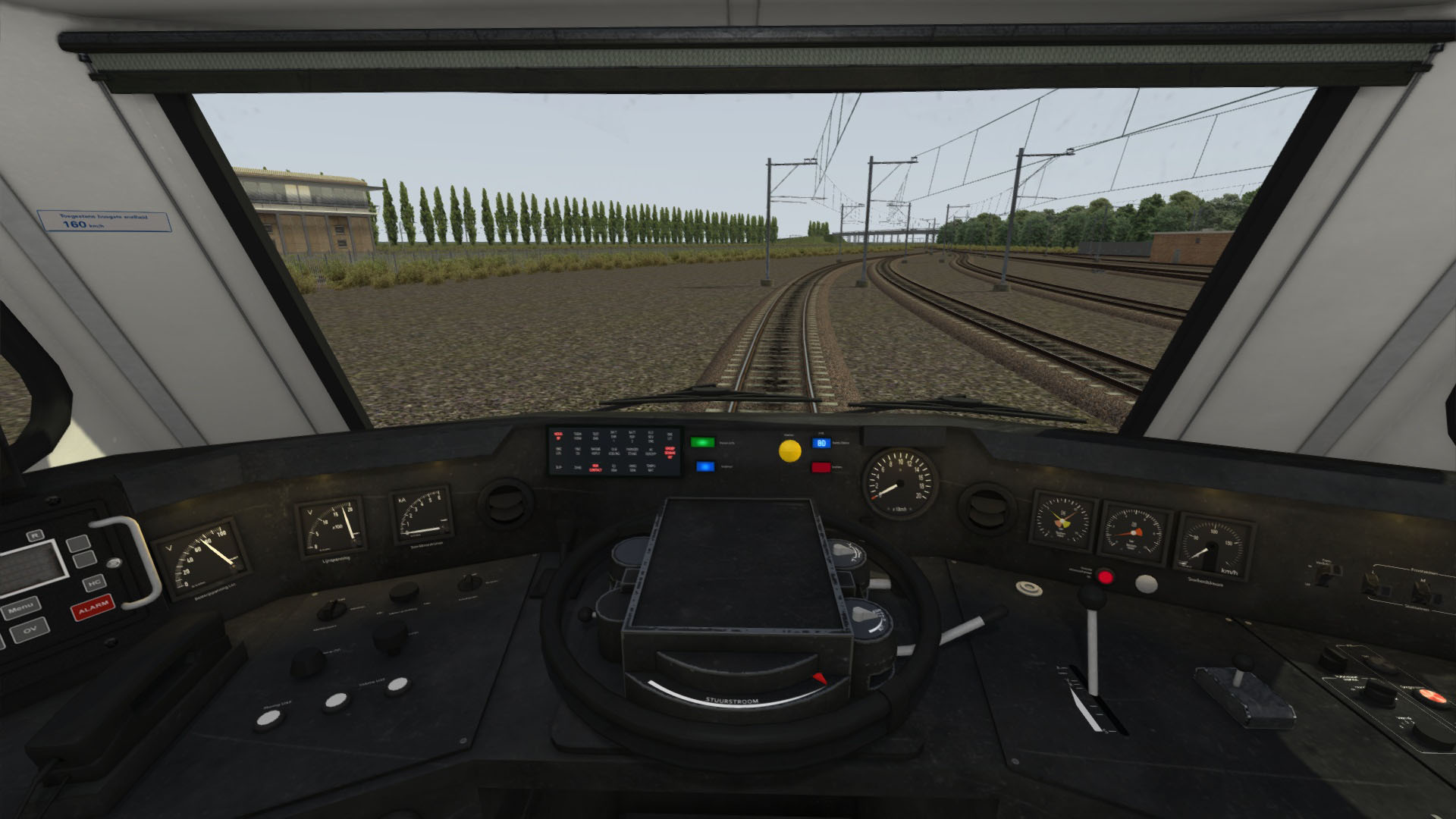Push the round red button under the gauges
The width and height of the screenshot is (1456, 819).
pyautogui.click(x=1106, y=577)
